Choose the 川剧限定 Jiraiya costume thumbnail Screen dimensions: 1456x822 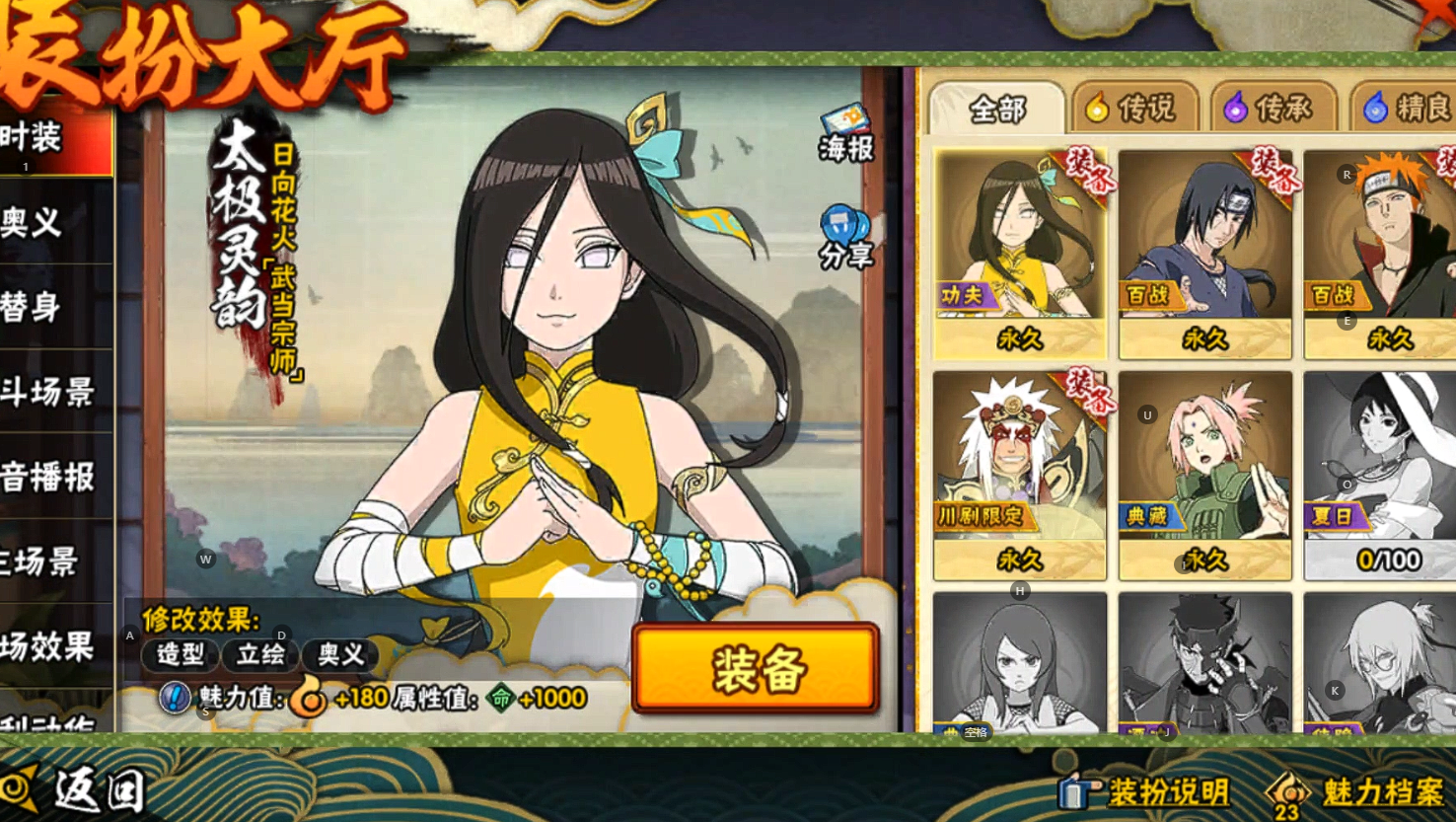point(1019,474)
